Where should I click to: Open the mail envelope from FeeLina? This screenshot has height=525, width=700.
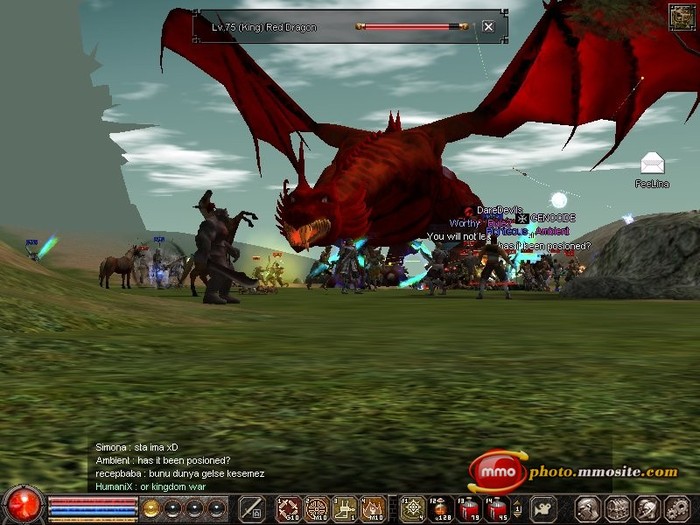[x=652, y=163]
